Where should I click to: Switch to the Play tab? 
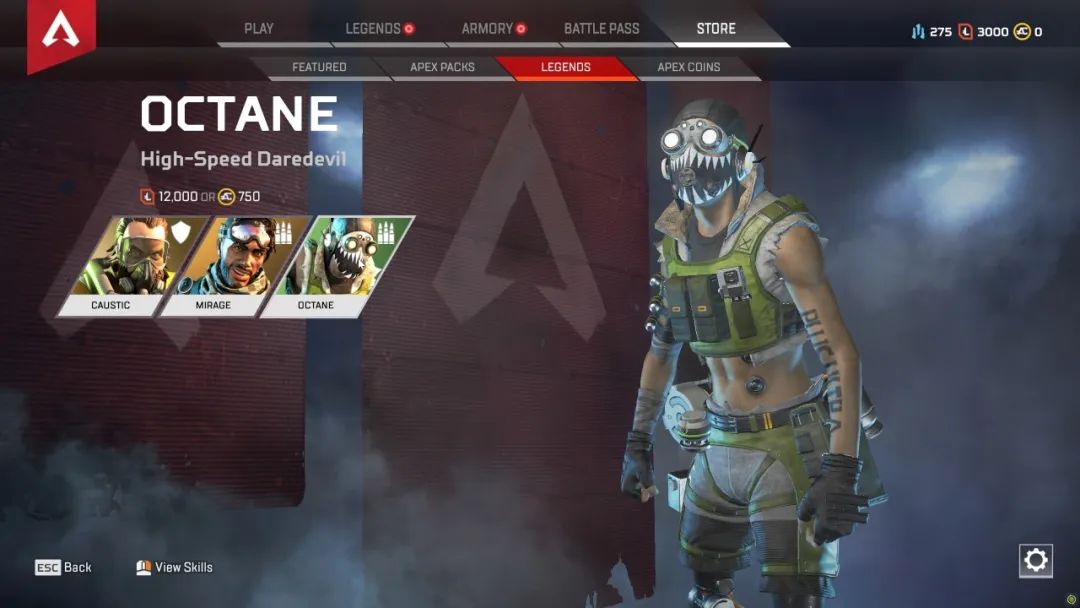pyautogui.click(x=259, y=29)
